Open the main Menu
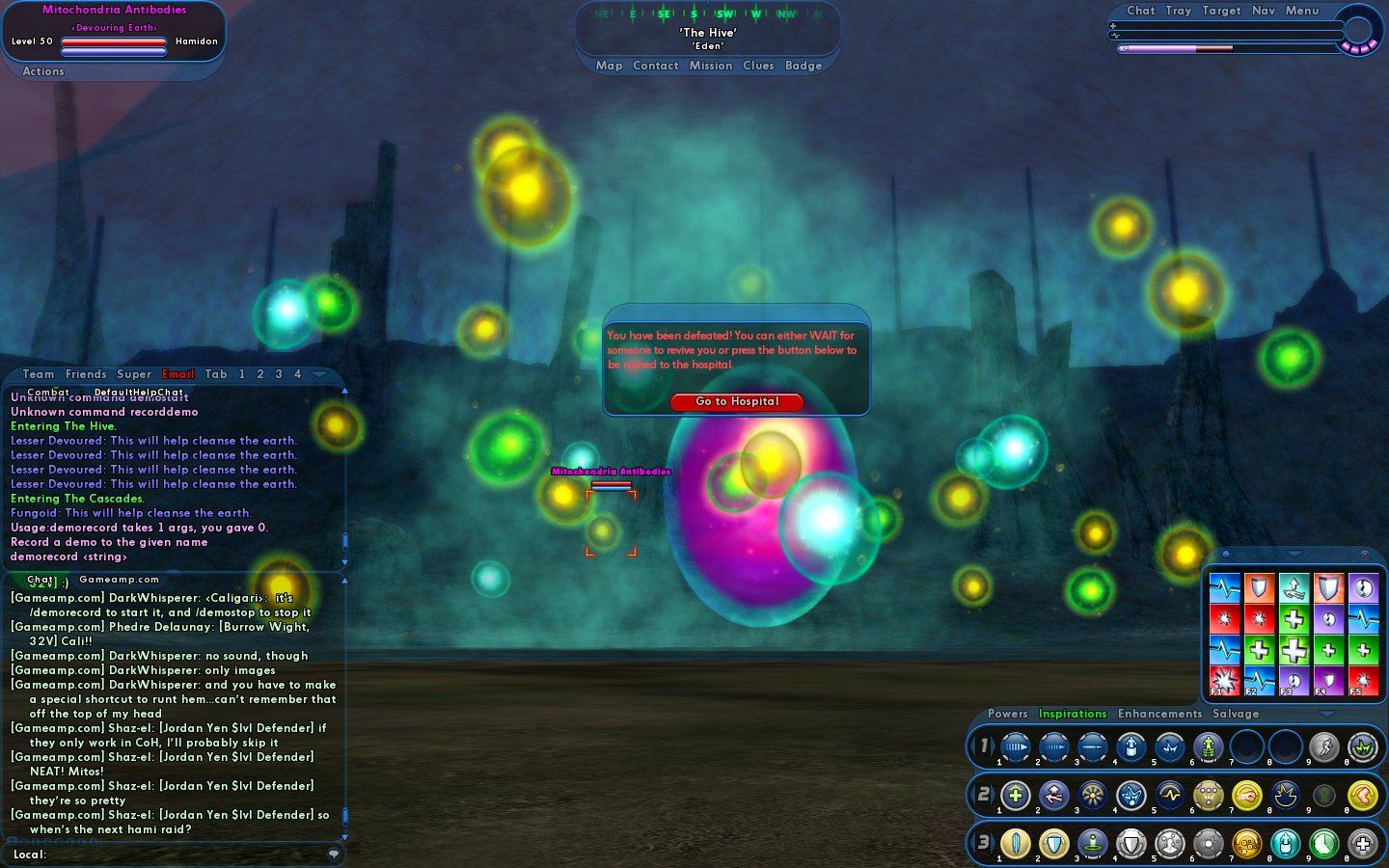Image resolution: width=1389 pixels, height=868 pixels. pyautogui.click(x=1302, y=11)
